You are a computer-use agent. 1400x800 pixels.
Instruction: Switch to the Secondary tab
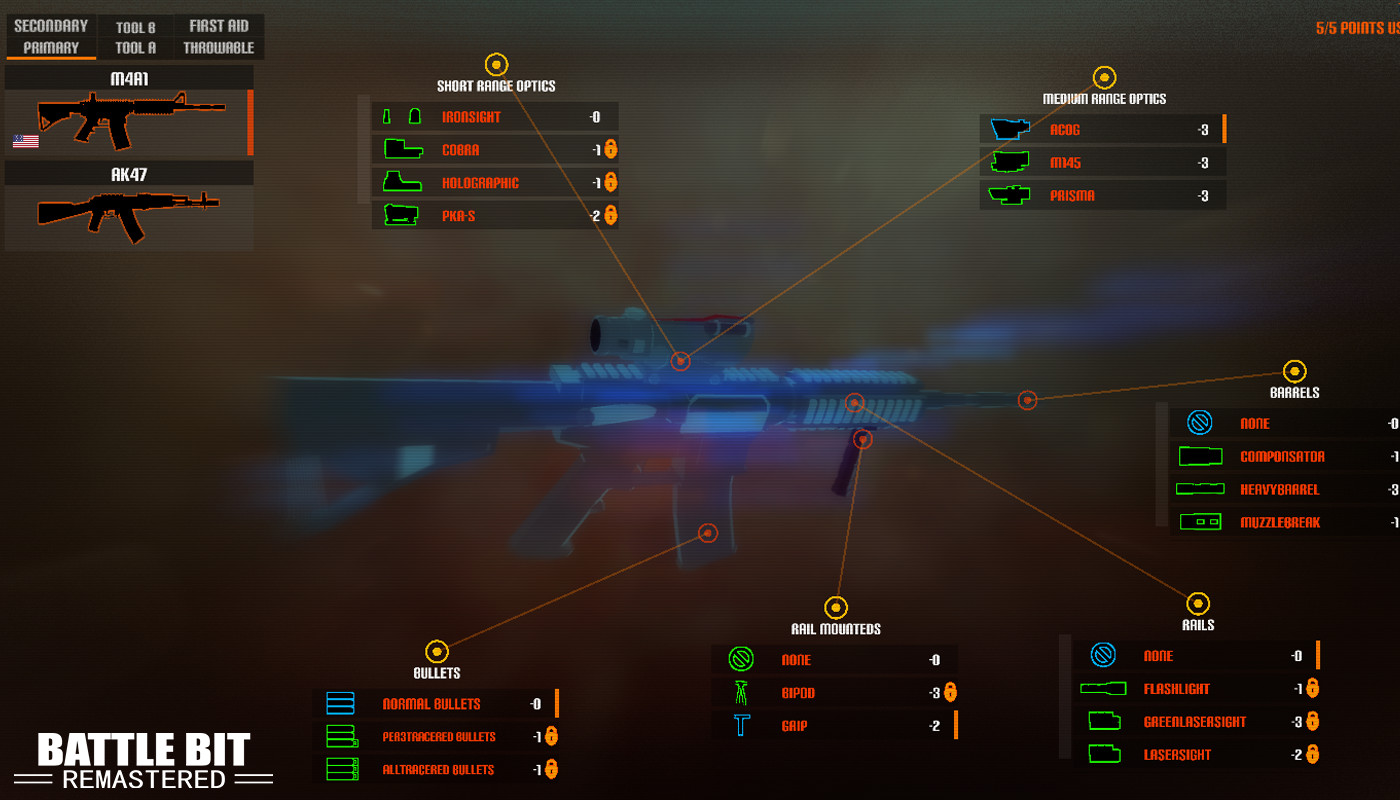pos(49,25)
